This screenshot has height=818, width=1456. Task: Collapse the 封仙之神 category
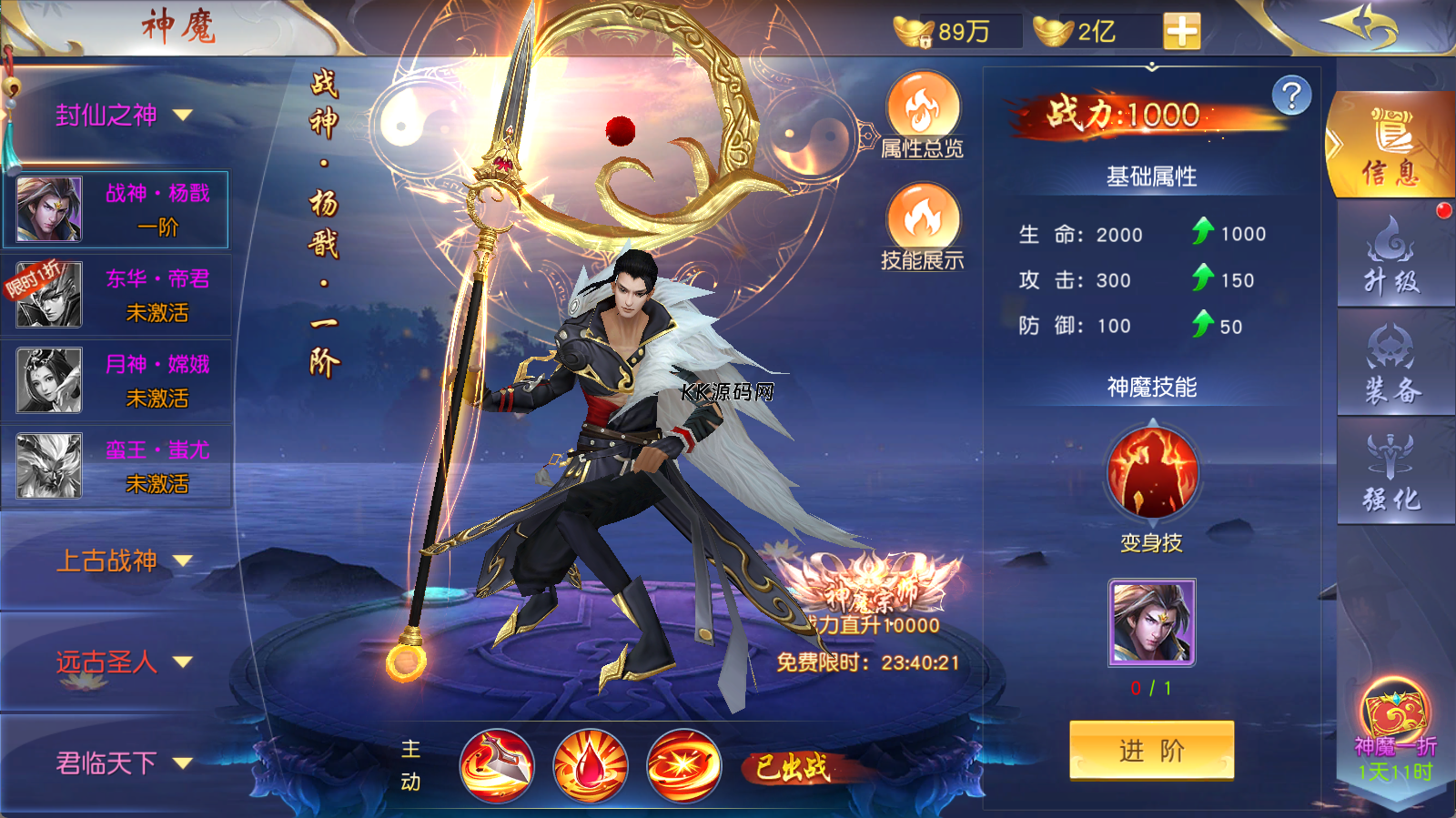point(124,116)
